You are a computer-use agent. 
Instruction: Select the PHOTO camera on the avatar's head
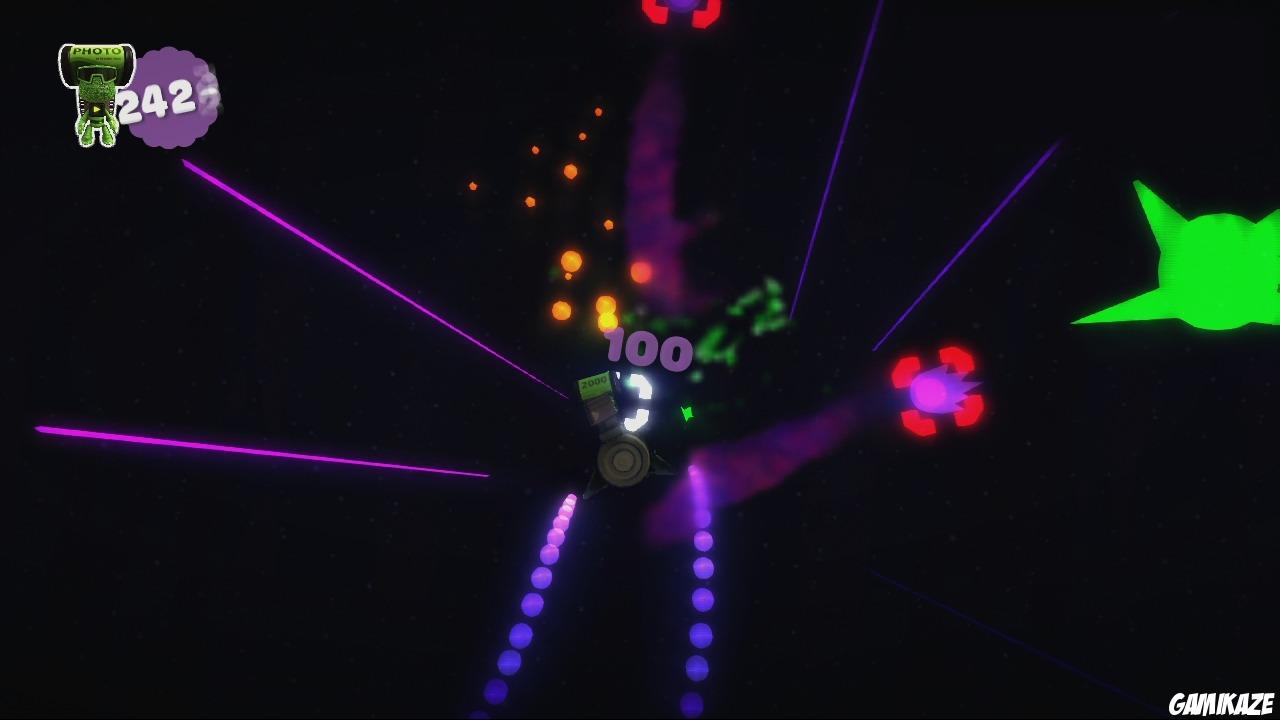(95, 52)
